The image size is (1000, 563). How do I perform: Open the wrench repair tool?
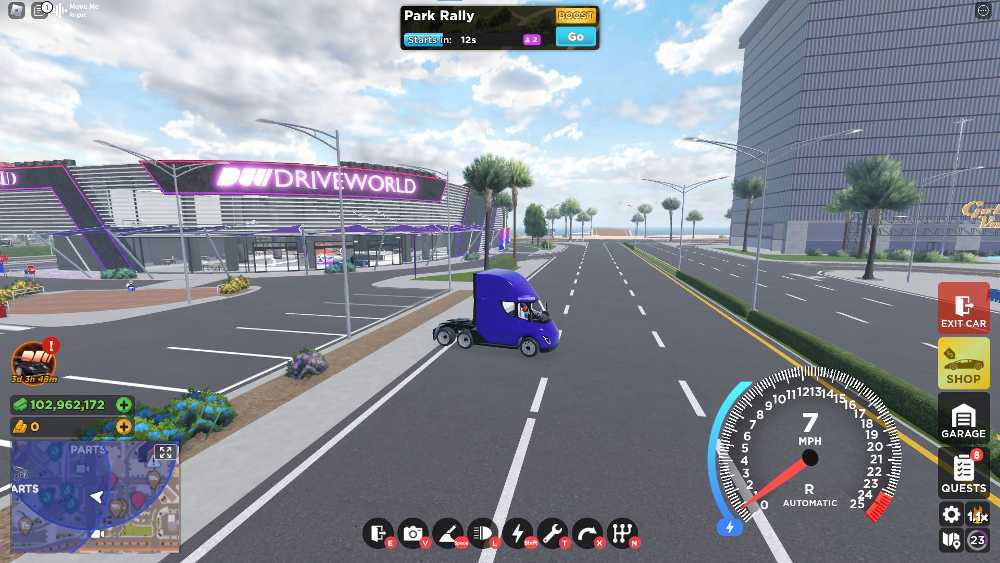click(552, 533)
